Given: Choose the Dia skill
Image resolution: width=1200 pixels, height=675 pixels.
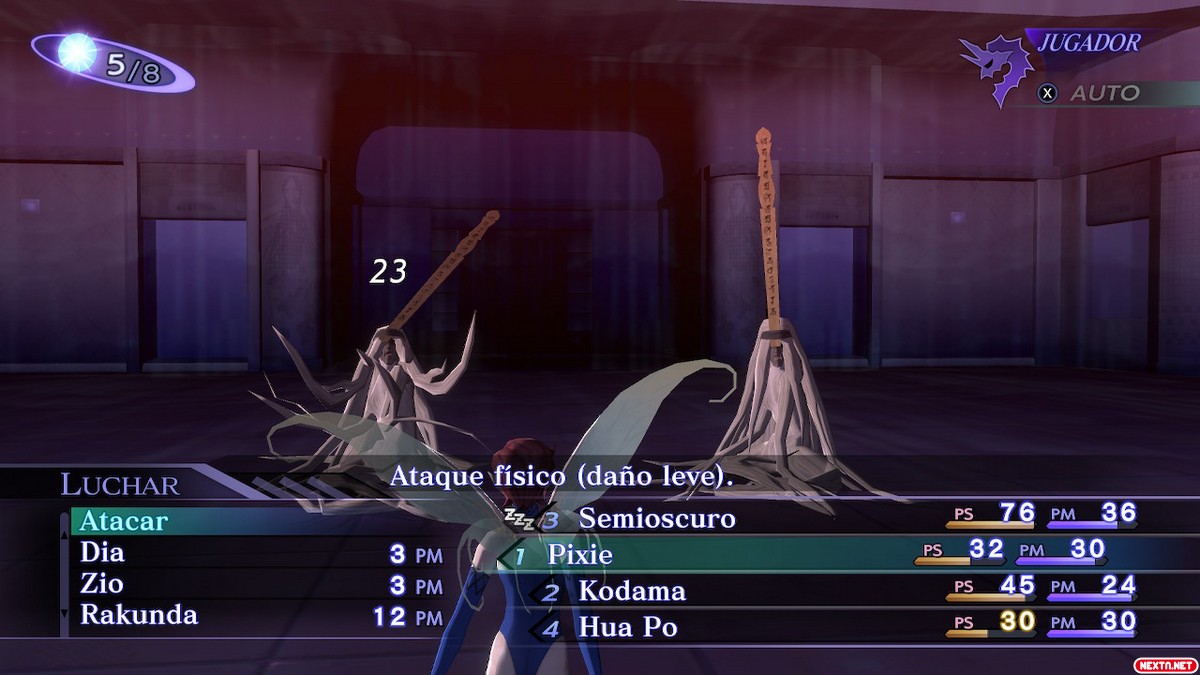Looking at the screenshot, I should [x=103, y=552].
